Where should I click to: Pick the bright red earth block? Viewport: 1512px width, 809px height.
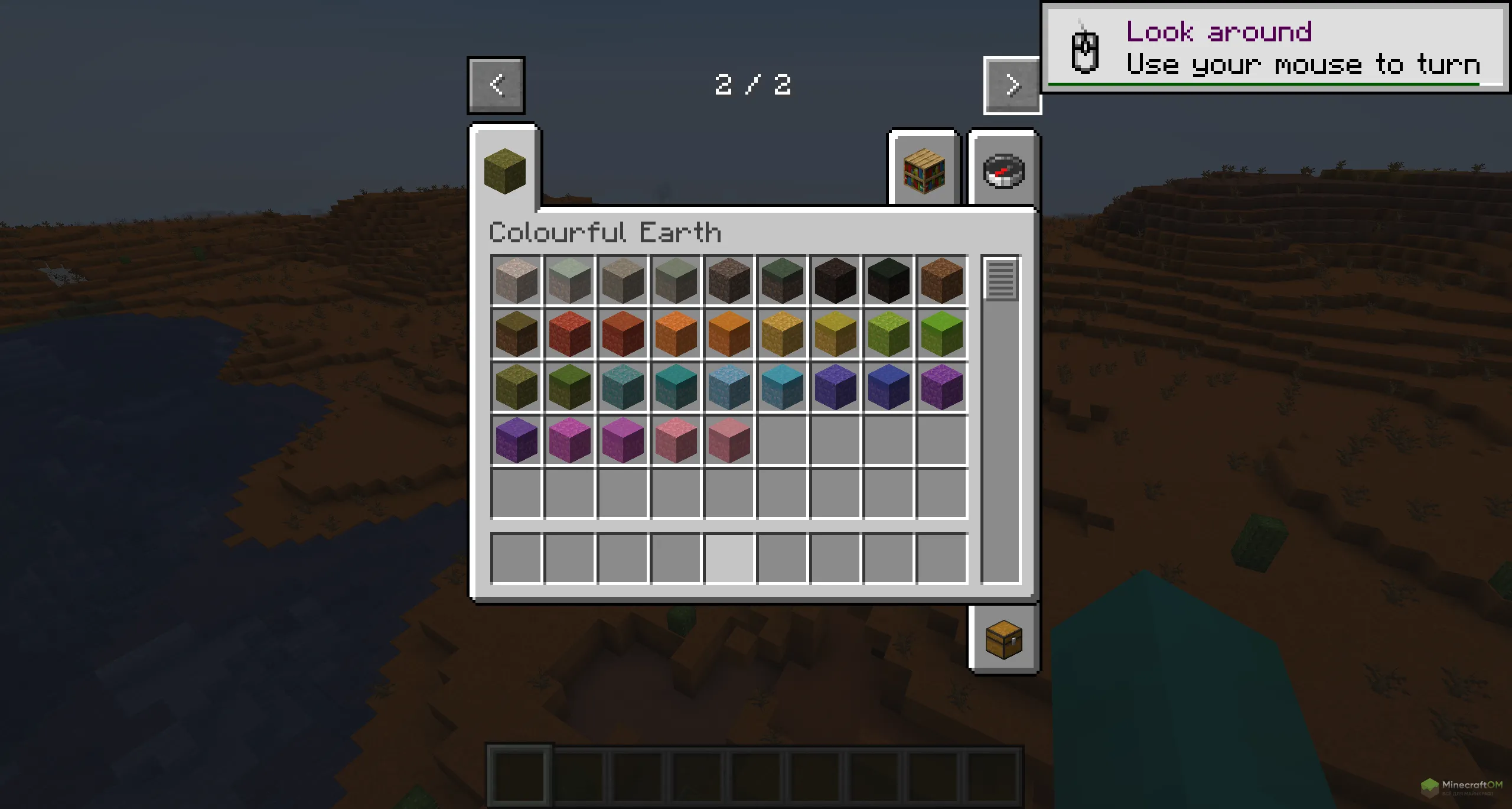569,333
